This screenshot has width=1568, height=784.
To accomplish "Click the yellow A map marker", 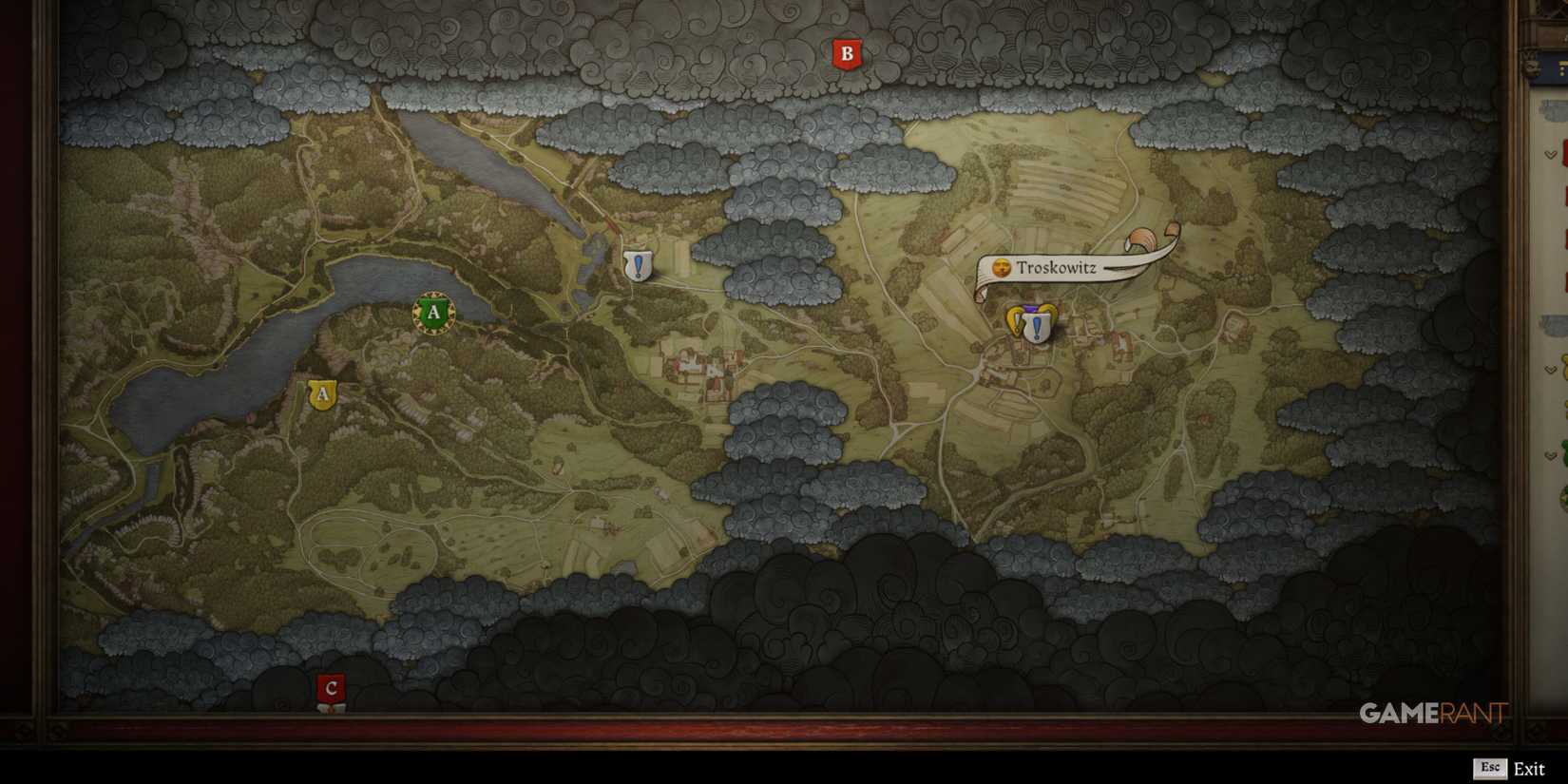I will tap(320, 395).
